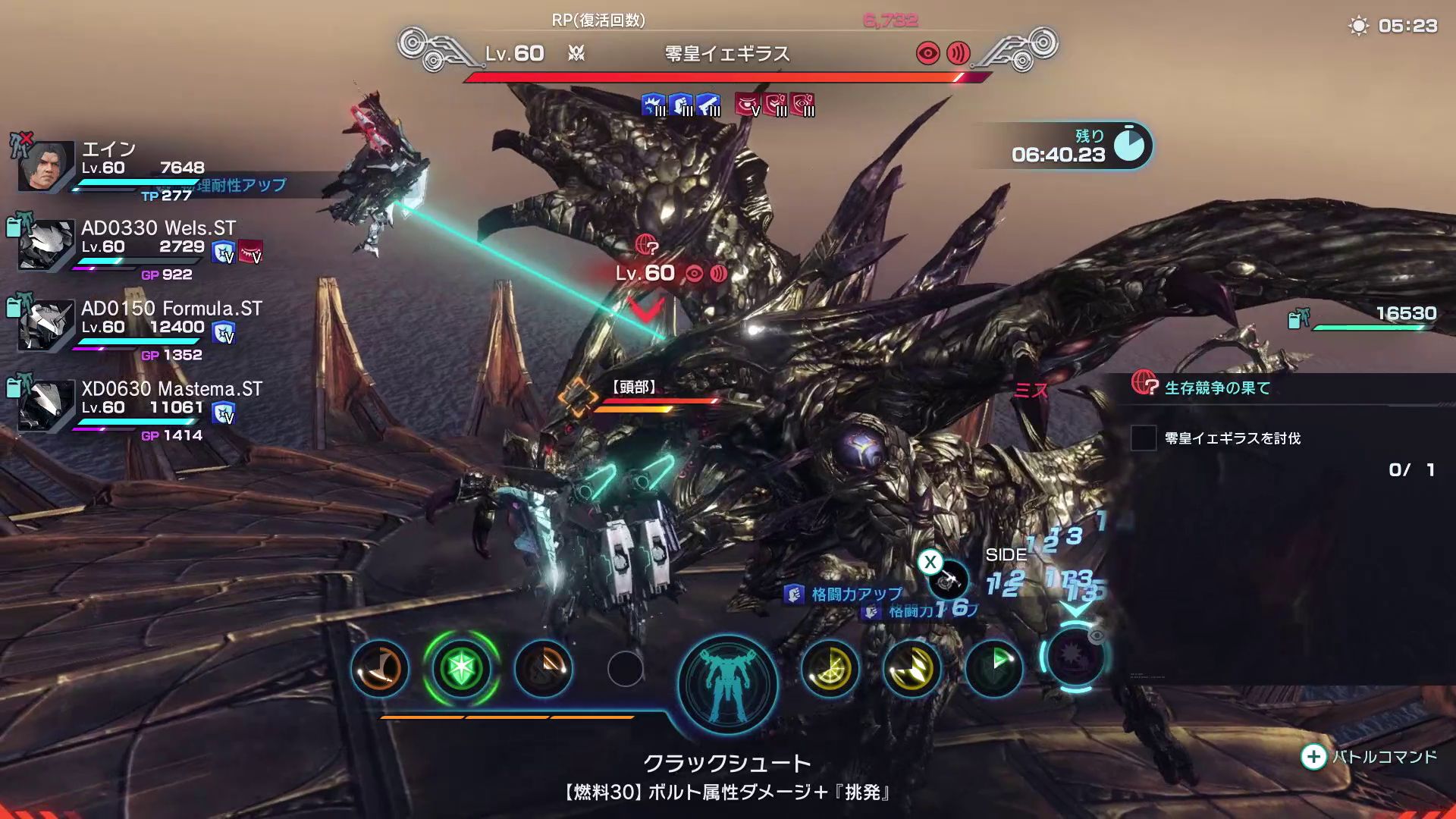Choose the AD0330 Wels.ST party portrait
Screen dimensions: 1456x819
pos(47,246)
